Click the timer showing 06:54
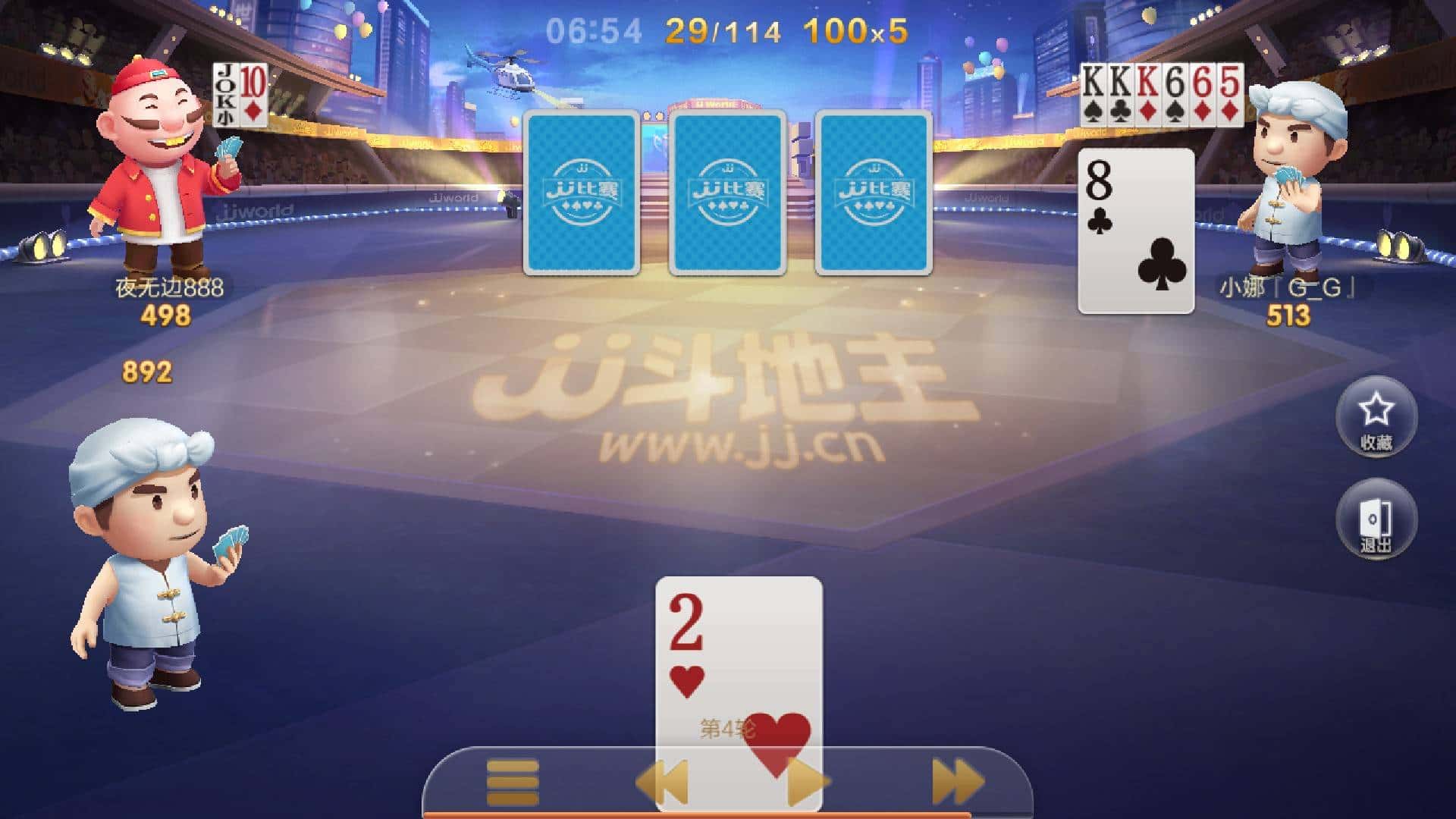The width and height of the screenshot is (1456, 819). coord(593,29)
